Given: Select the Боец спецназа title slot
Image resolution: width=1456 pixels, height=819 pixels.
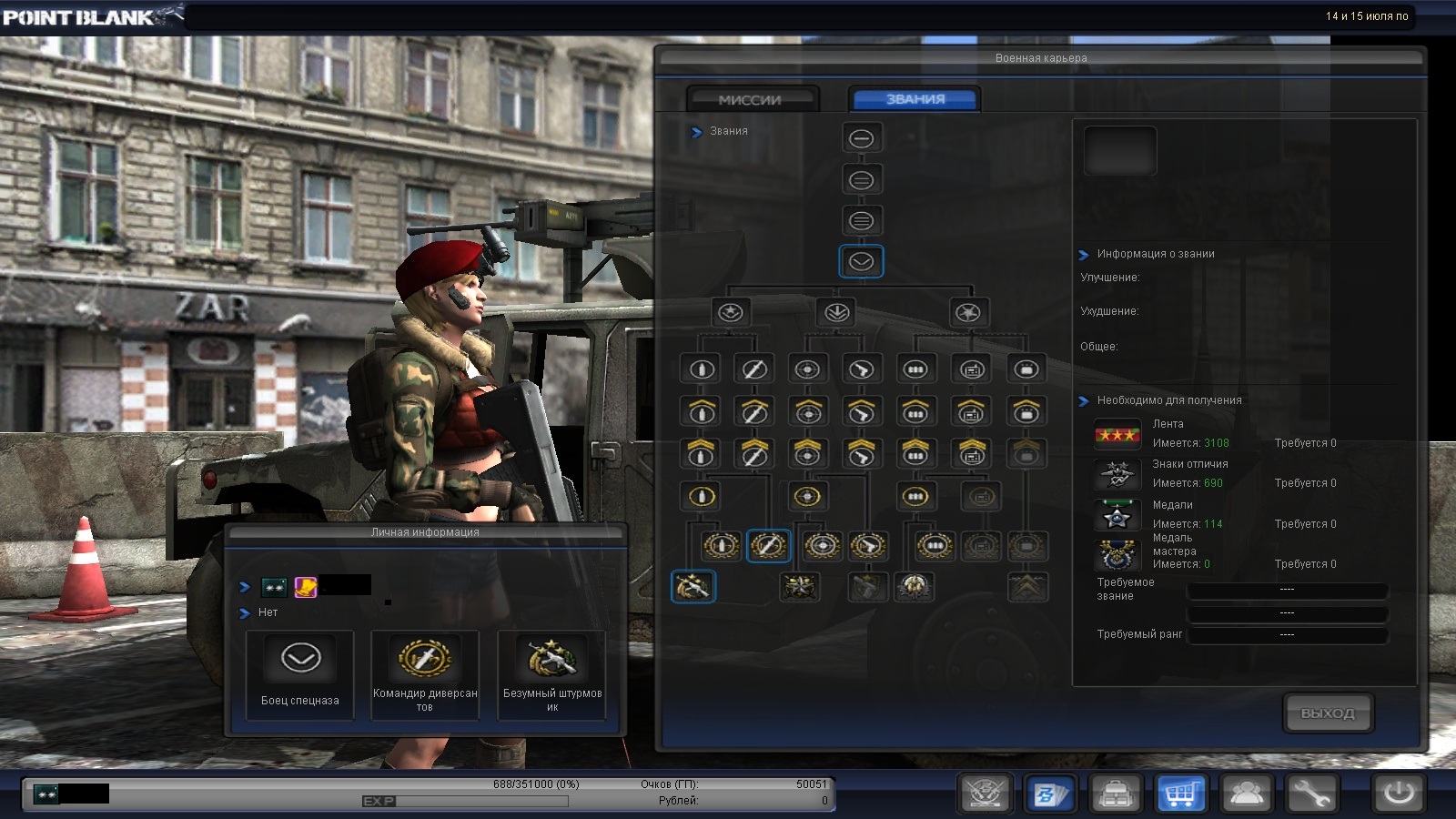Looking at the screenshot, I should point(300,674).
